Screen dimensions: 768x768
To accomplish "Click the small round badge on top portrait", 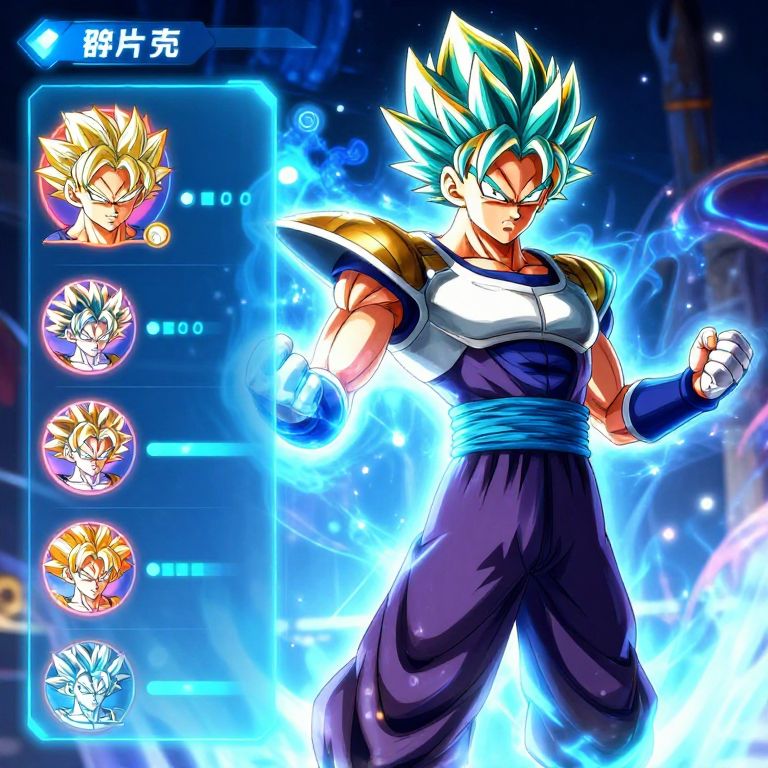I will click(x=157, y=235).
